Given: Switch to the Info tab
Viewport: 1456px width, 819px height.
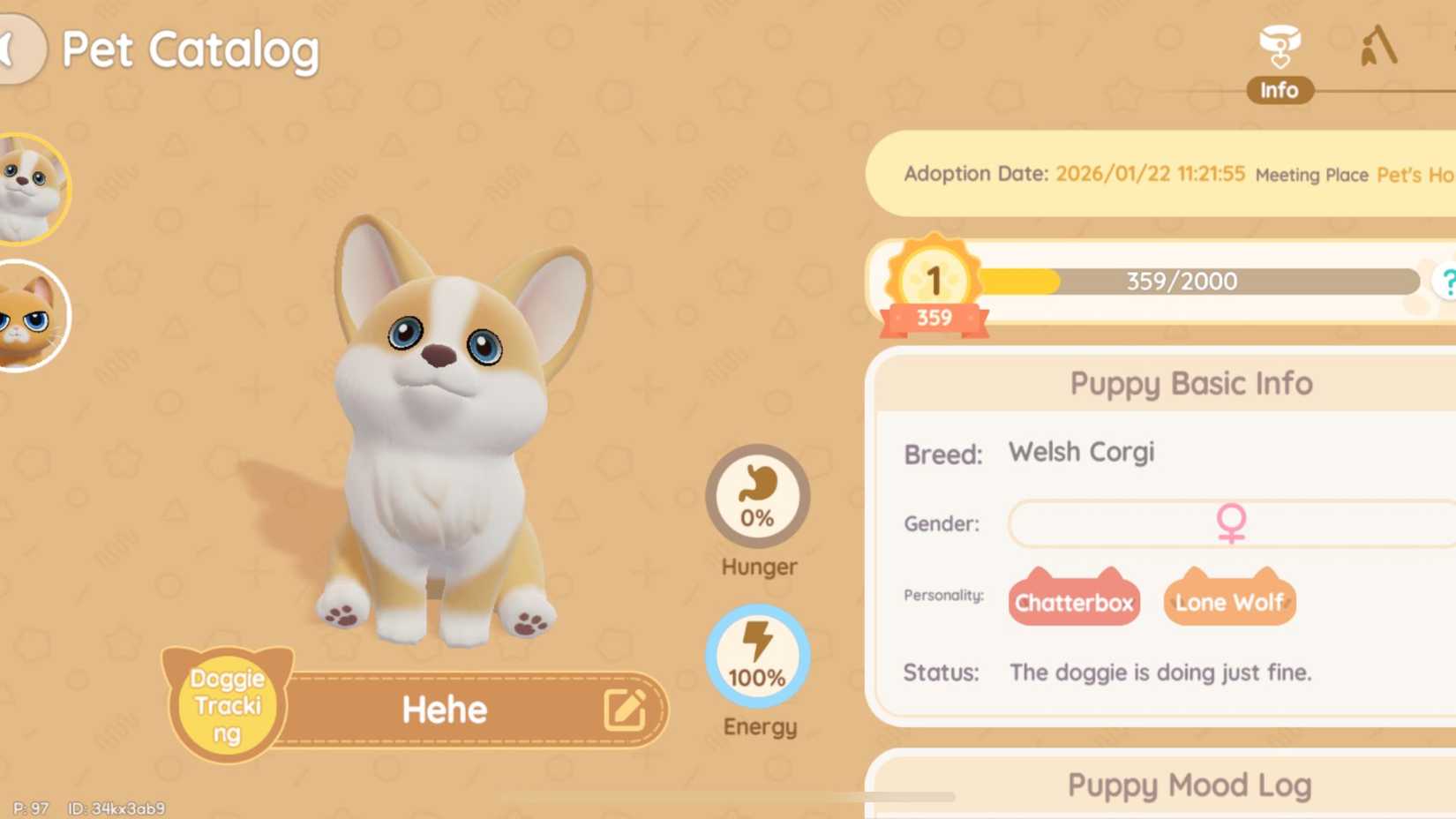Looking at the screenshot, I should [1280, 89].
